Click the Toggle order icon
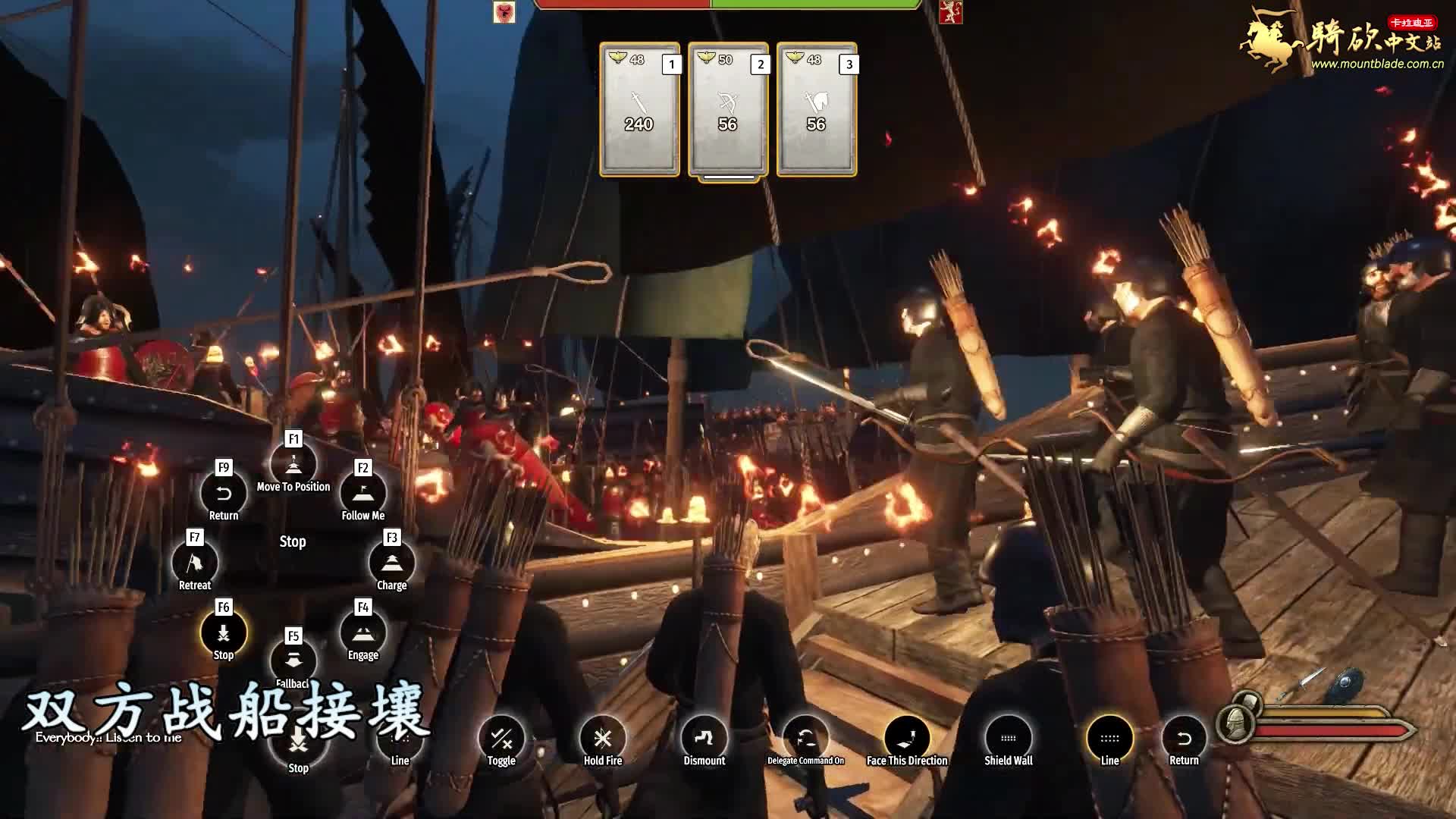The image size is (1456, 819). (x=501, y=738)
